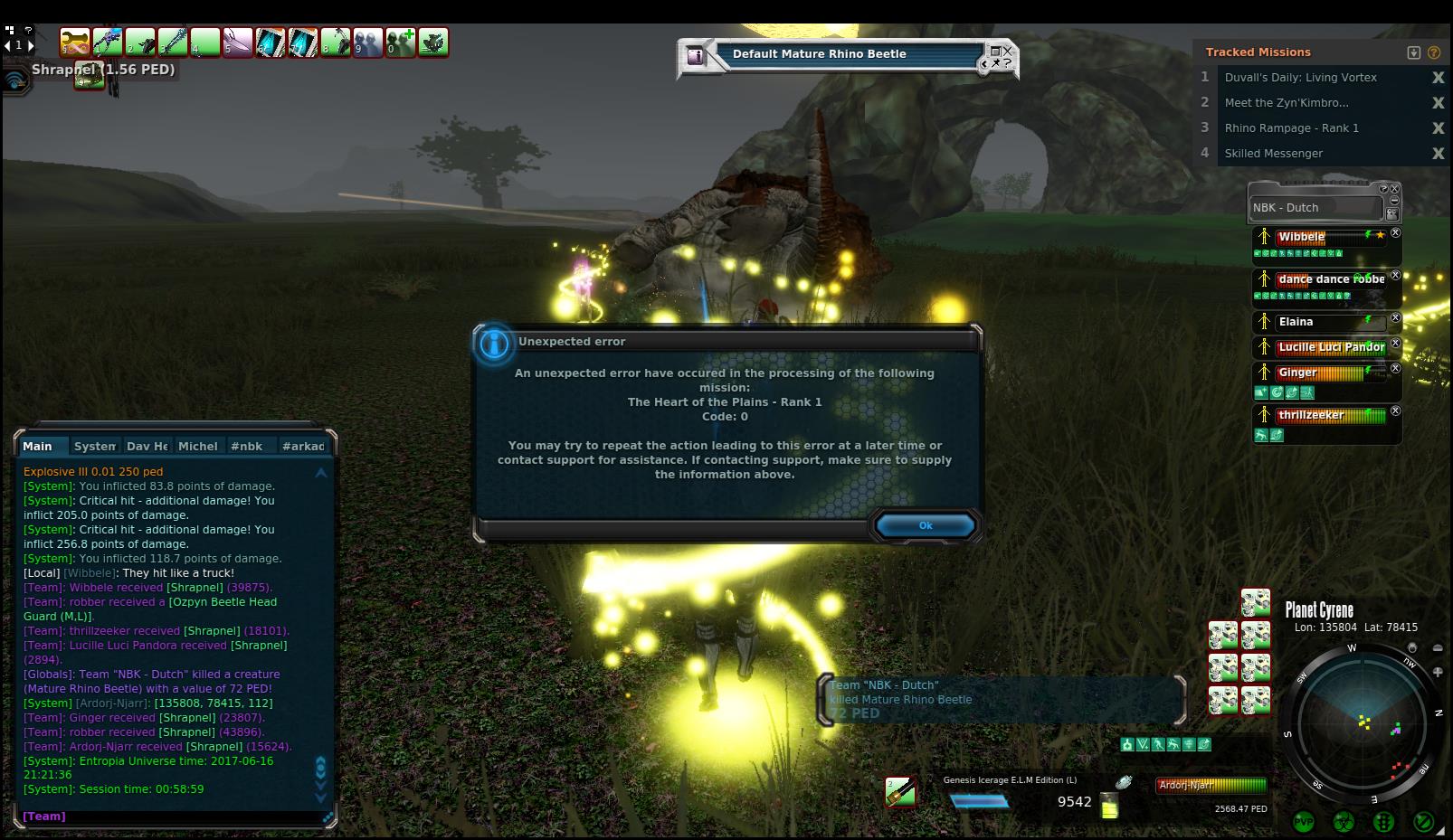Click the Default Mature Rhino Beetle target bar
1453x840 pixels.
819,54
